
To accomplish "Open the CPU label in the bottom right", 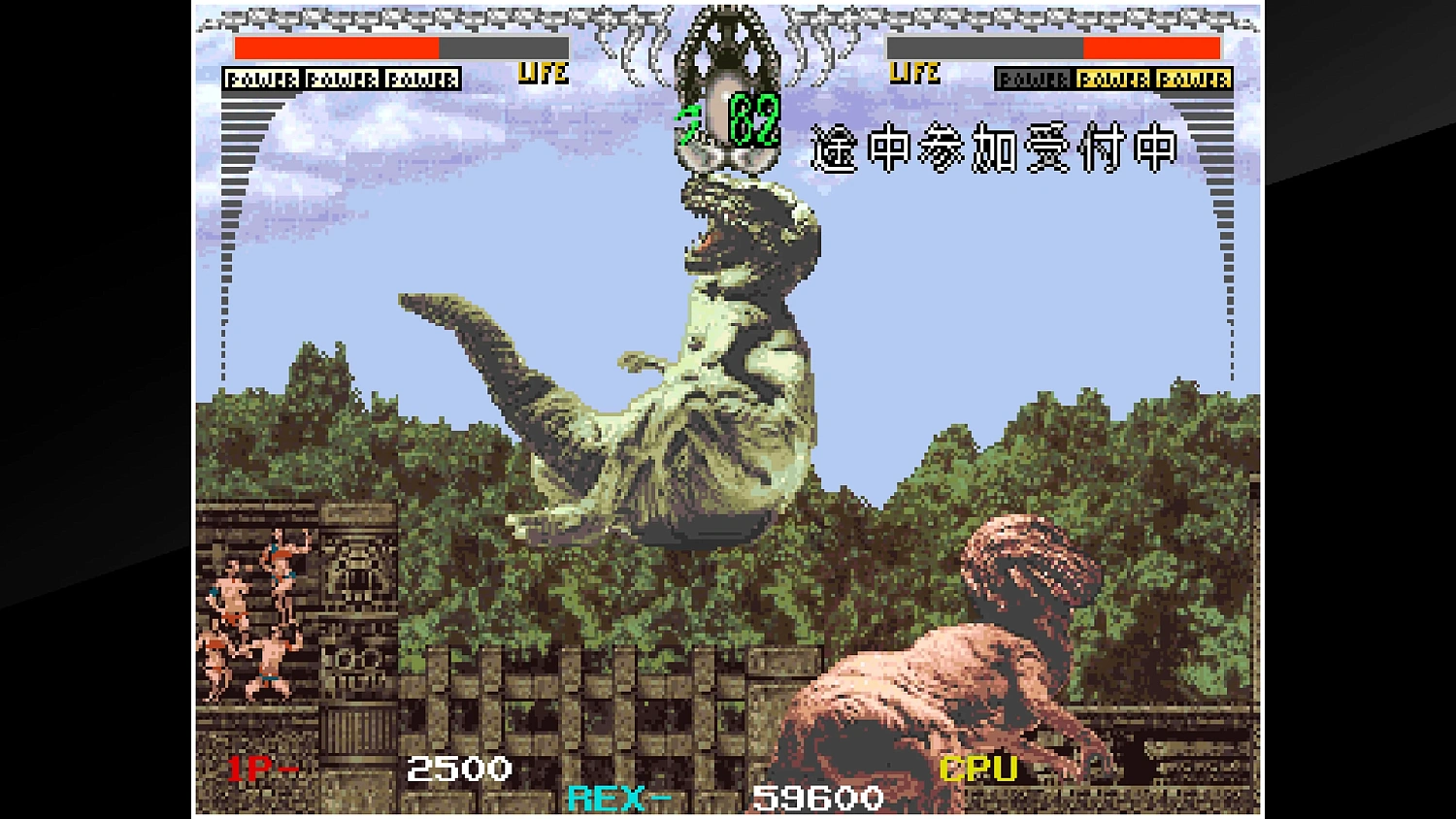I will [978, 770].
